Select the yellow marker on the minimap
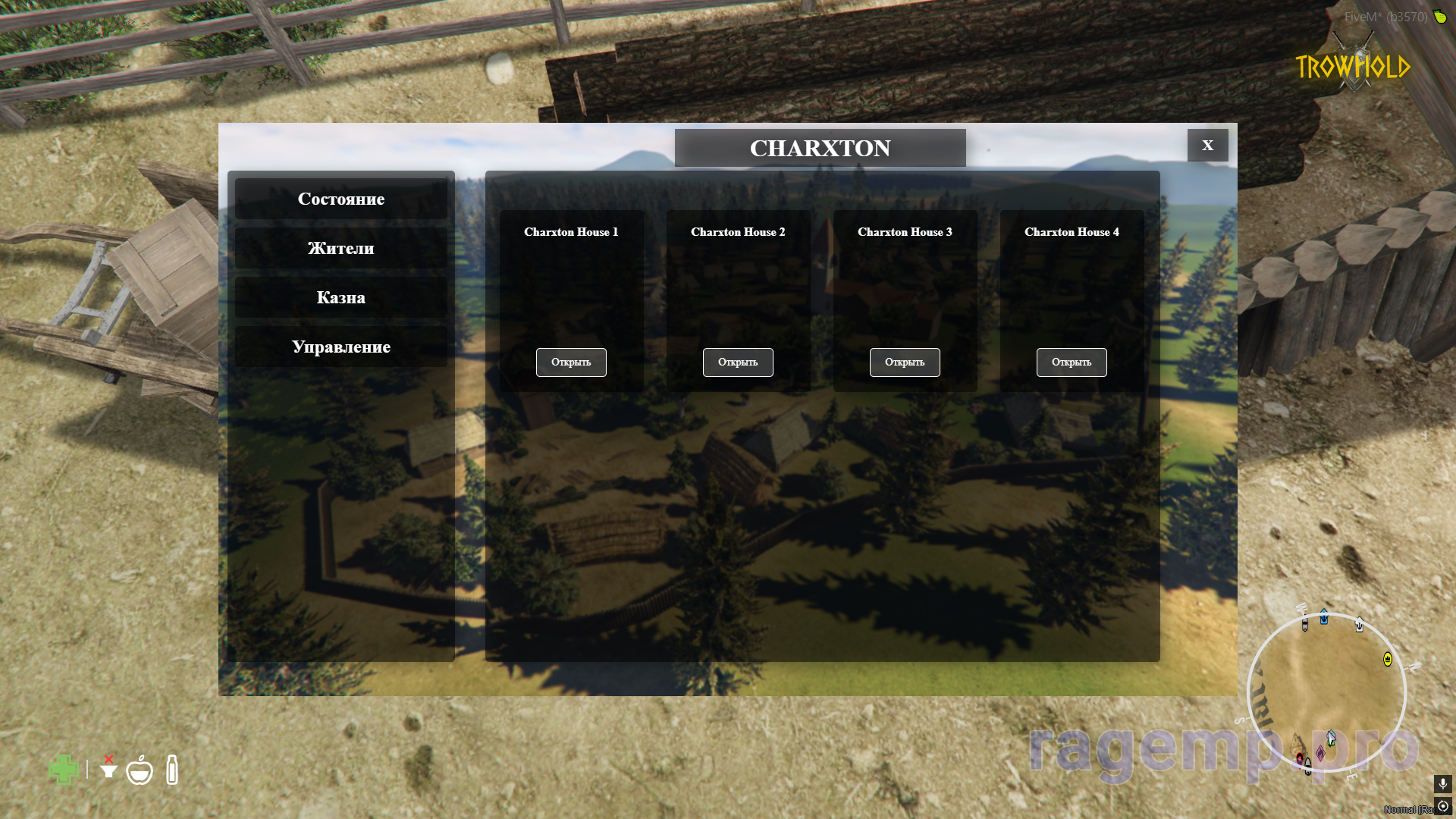1456x819 pixels. click(x=1388, y=659)
